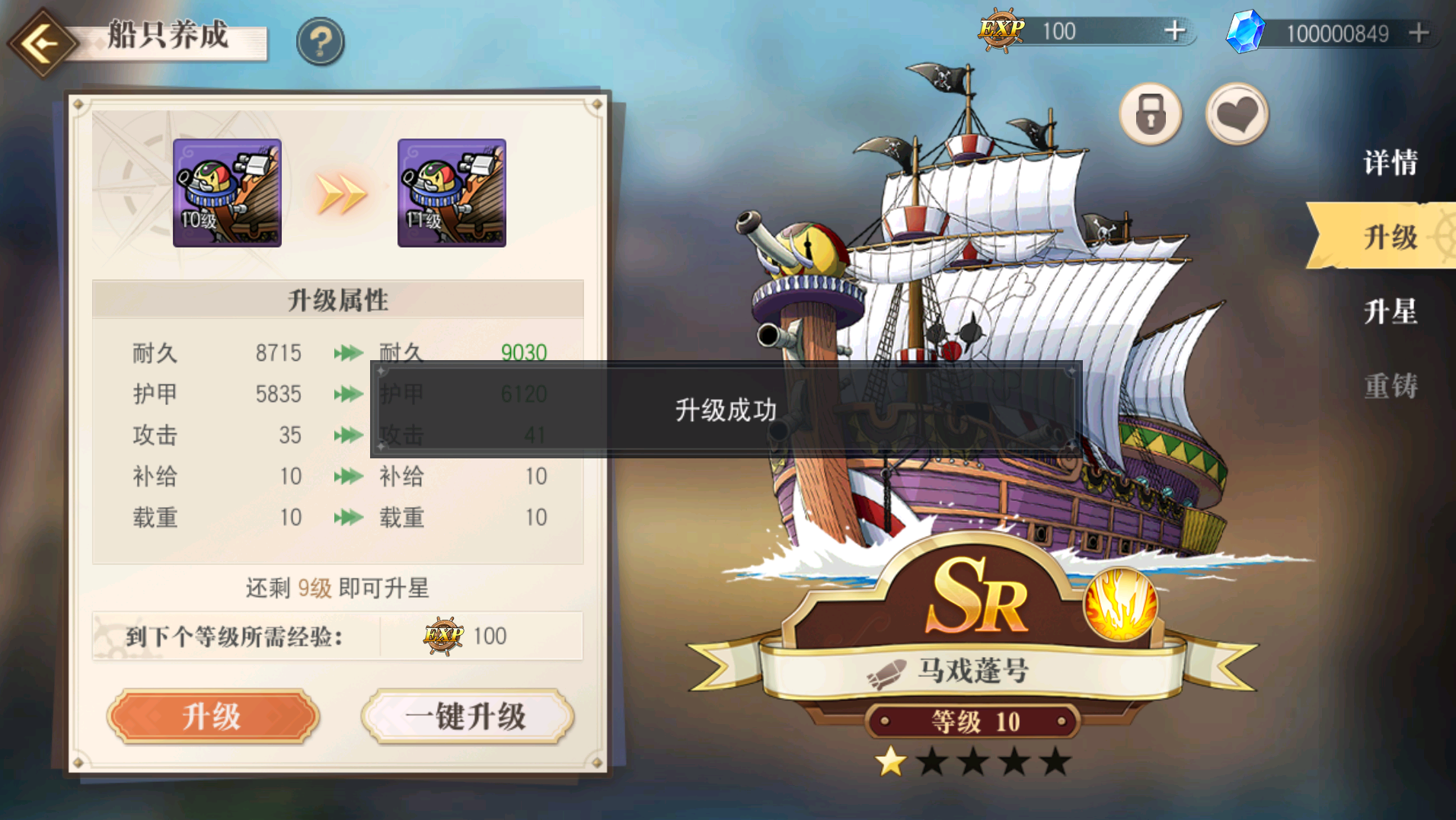
Task: Tap the flame skill icon
Action: pyautogui.click(x=1119, y=605)
